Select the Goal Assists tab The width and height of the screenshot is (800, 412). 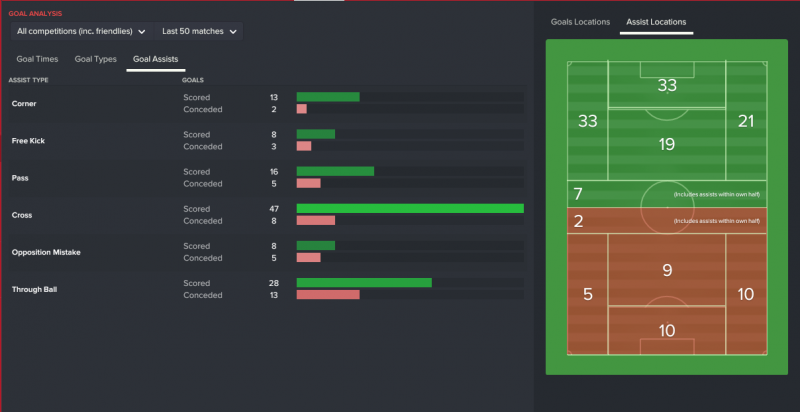coord(155,60)
